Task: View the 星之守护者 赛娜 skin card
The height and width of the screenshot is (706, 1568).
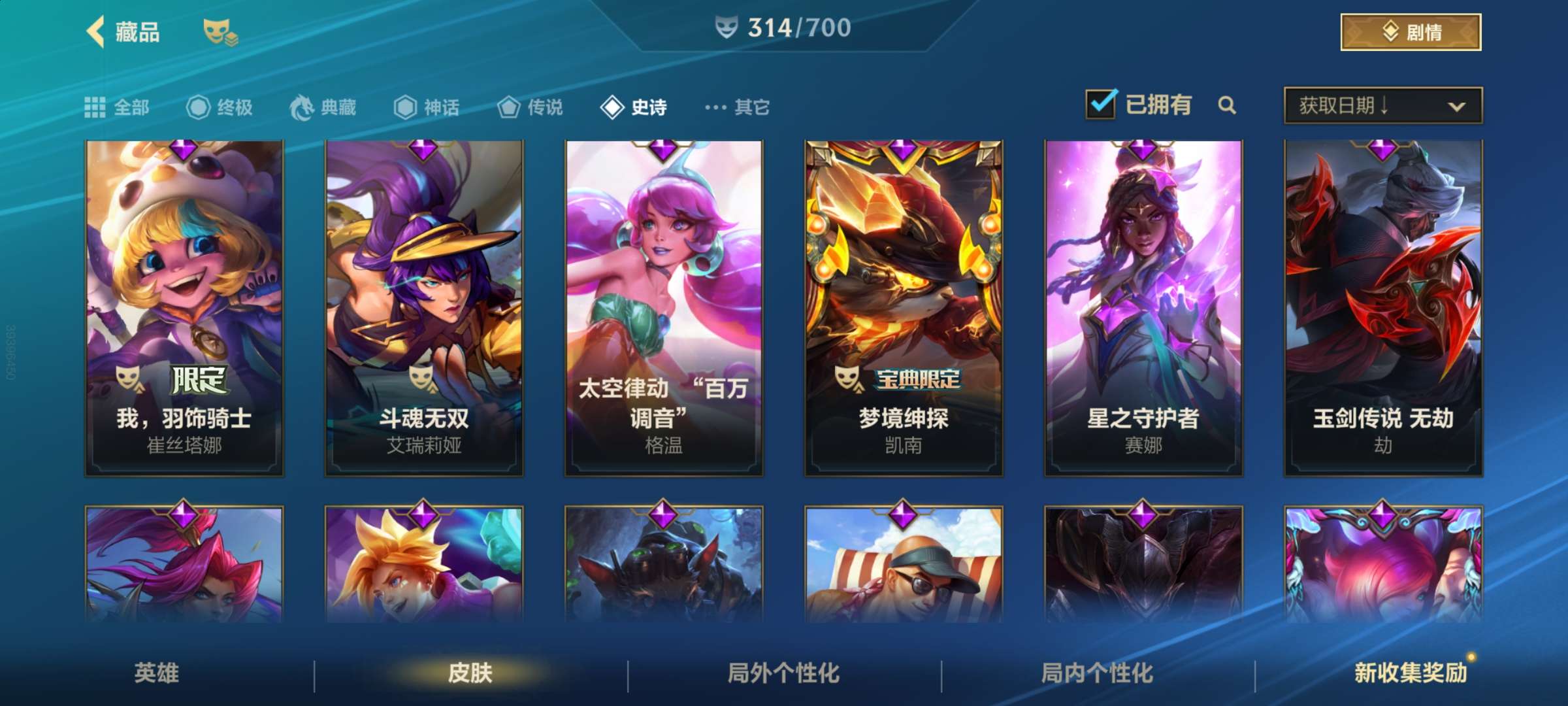Action: 1143,307
